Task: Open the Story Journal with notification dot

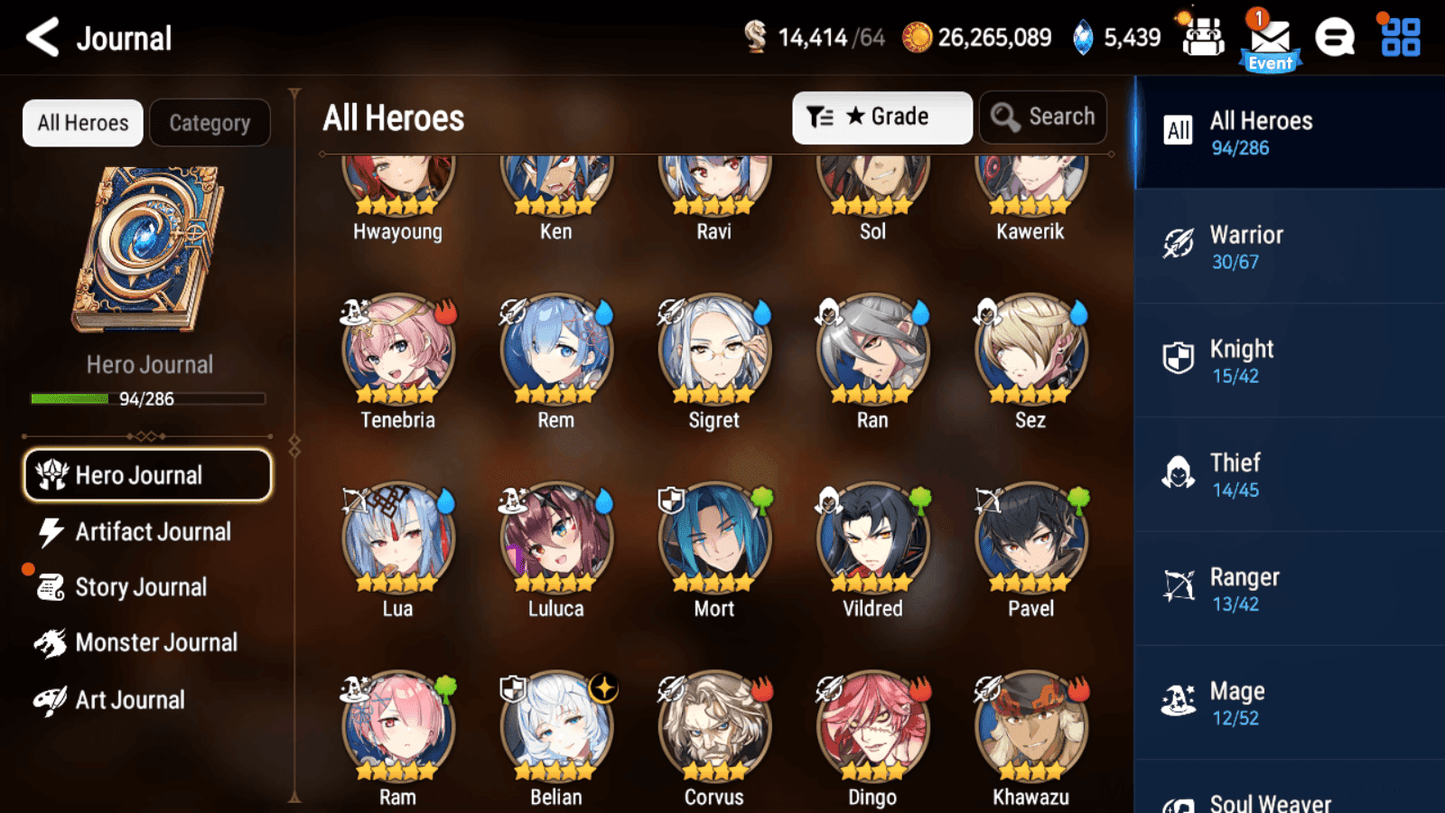Action: click(141, 587)
